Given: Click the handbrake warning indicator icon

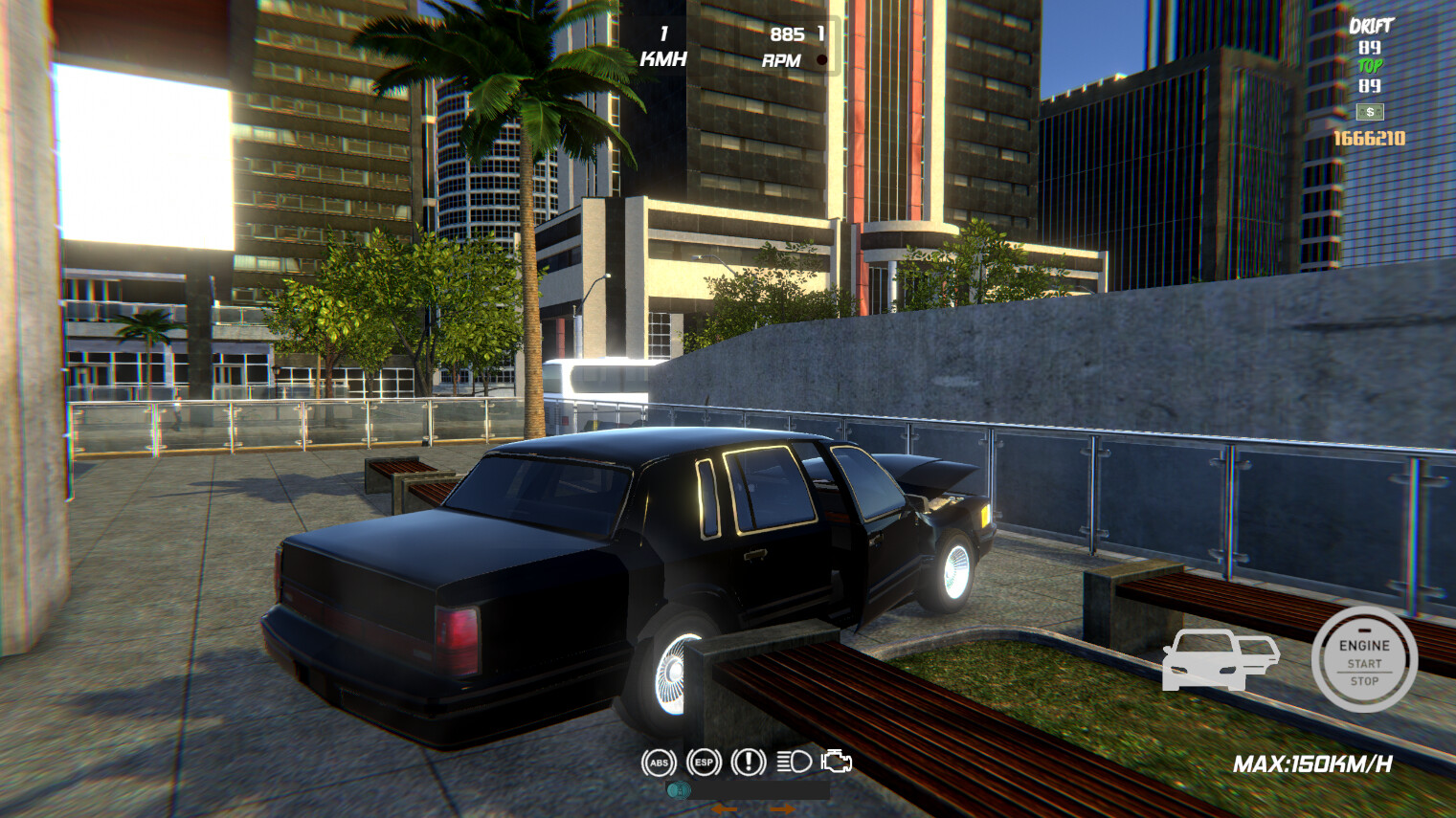Looking at the screenshot, I should 750,763.
